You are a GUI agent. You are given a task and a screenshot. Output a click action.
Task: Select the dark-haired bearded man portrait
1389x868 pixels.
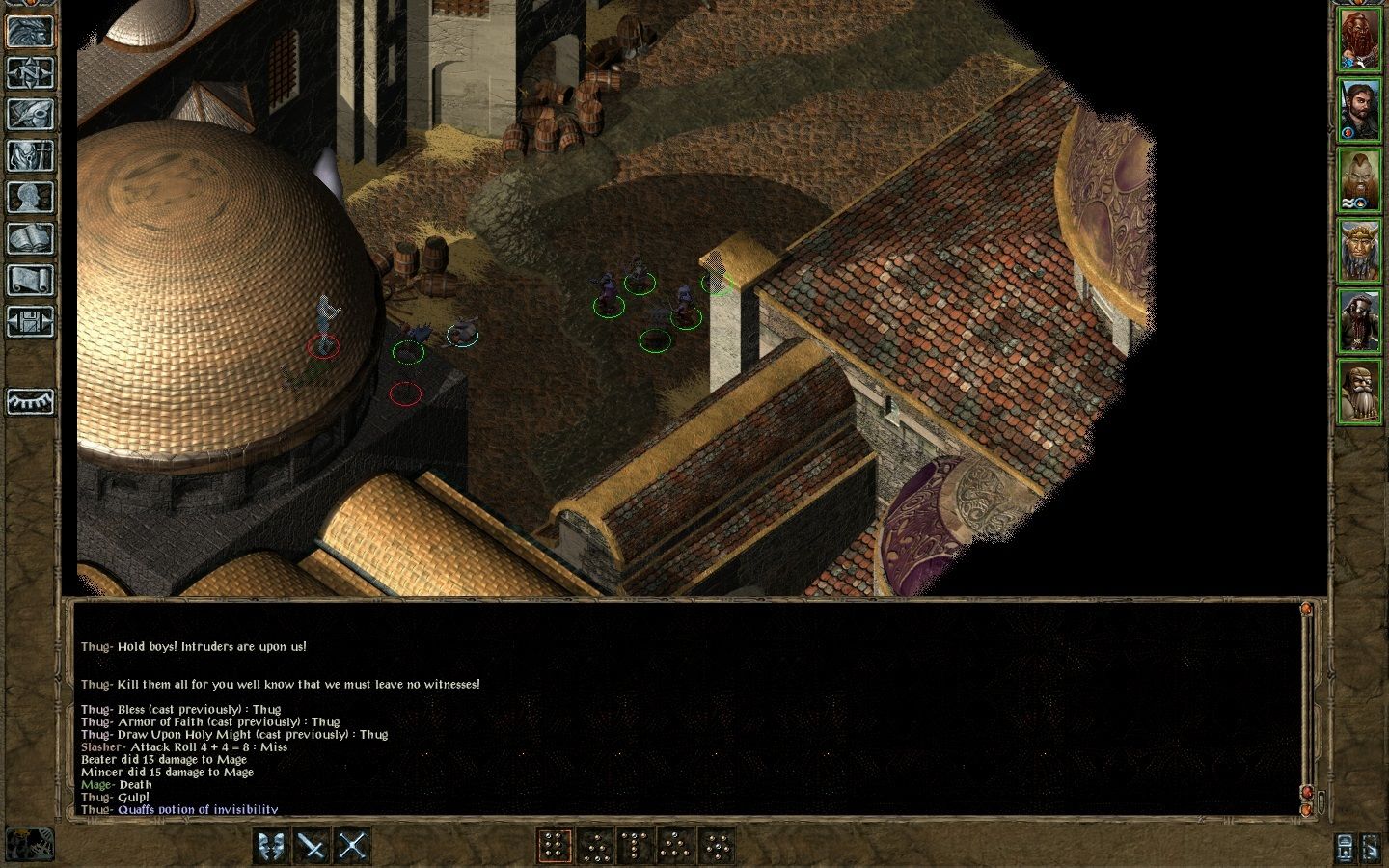(x=1359, y=110)
